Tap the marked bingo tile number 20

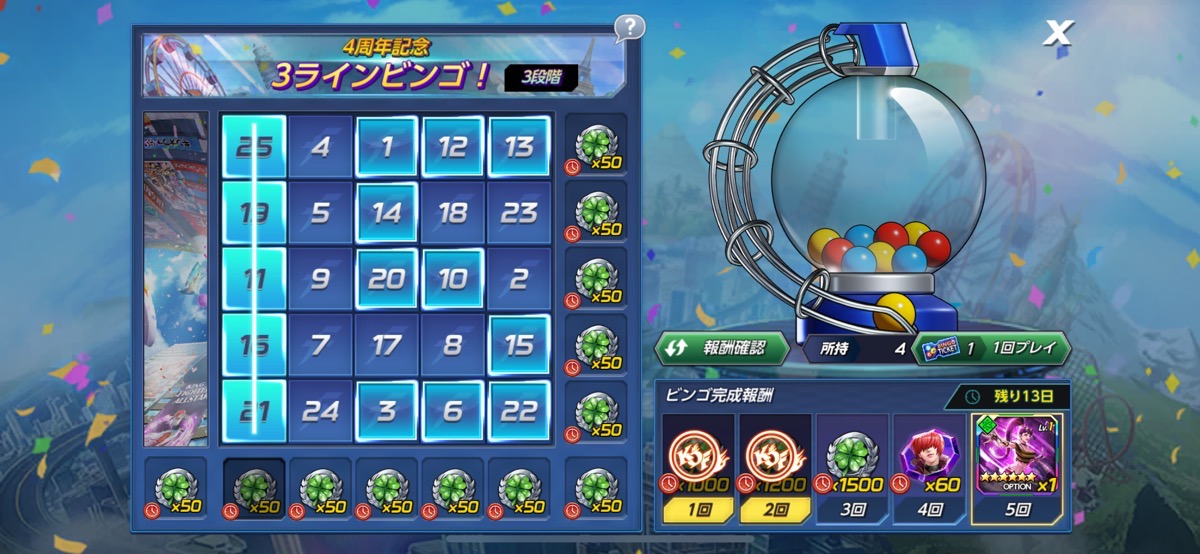[386, 280]
